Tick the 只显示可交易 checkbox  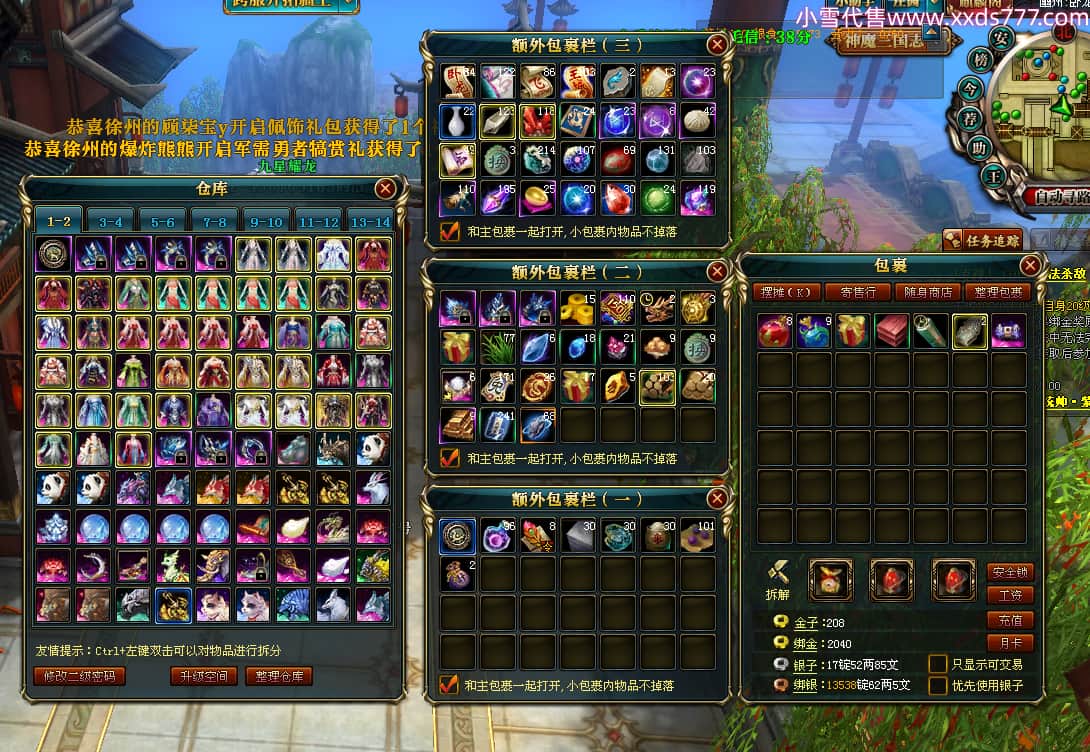938,664
